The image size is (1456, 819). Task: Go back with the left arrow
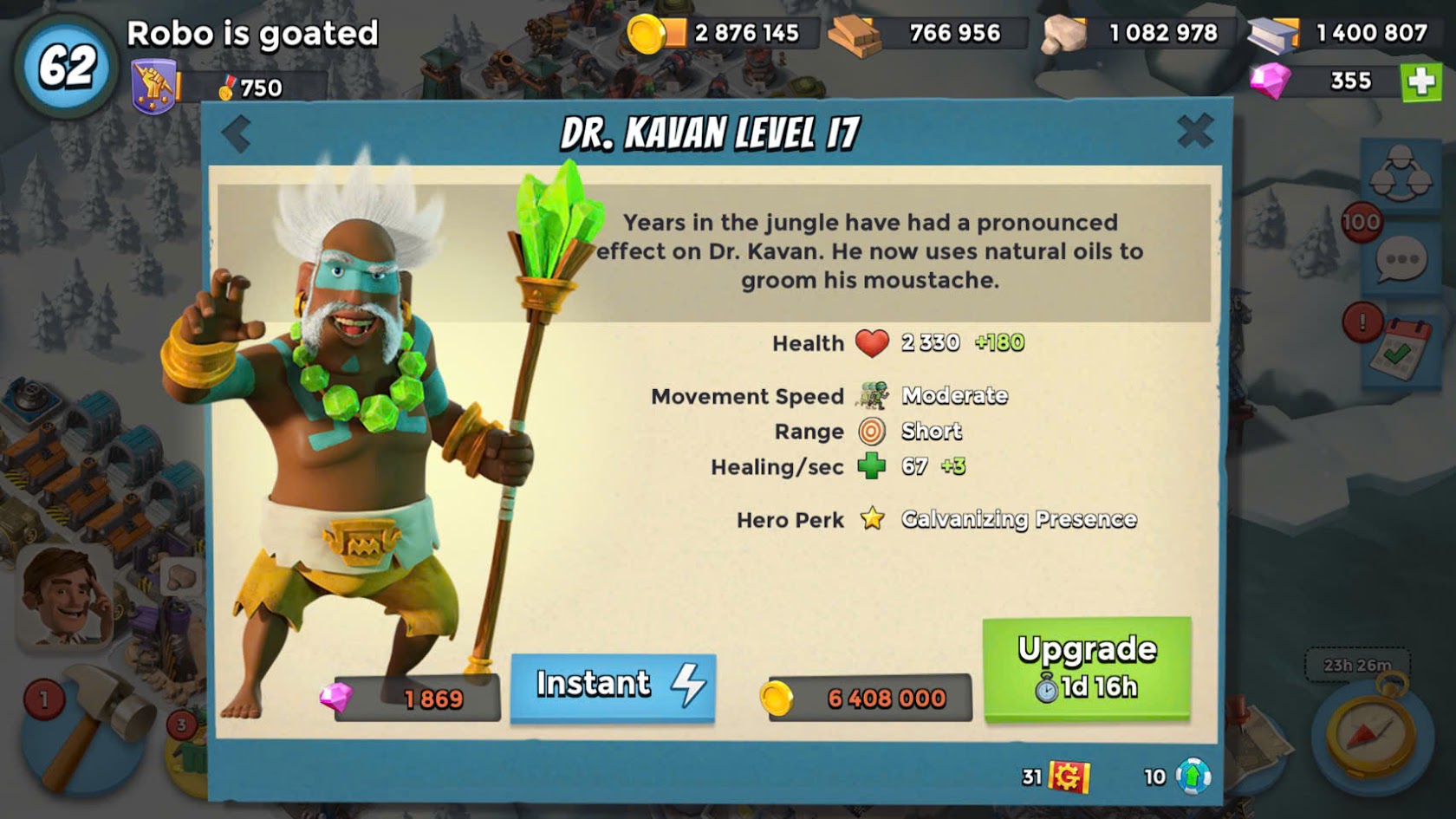[x=236, y=134]
